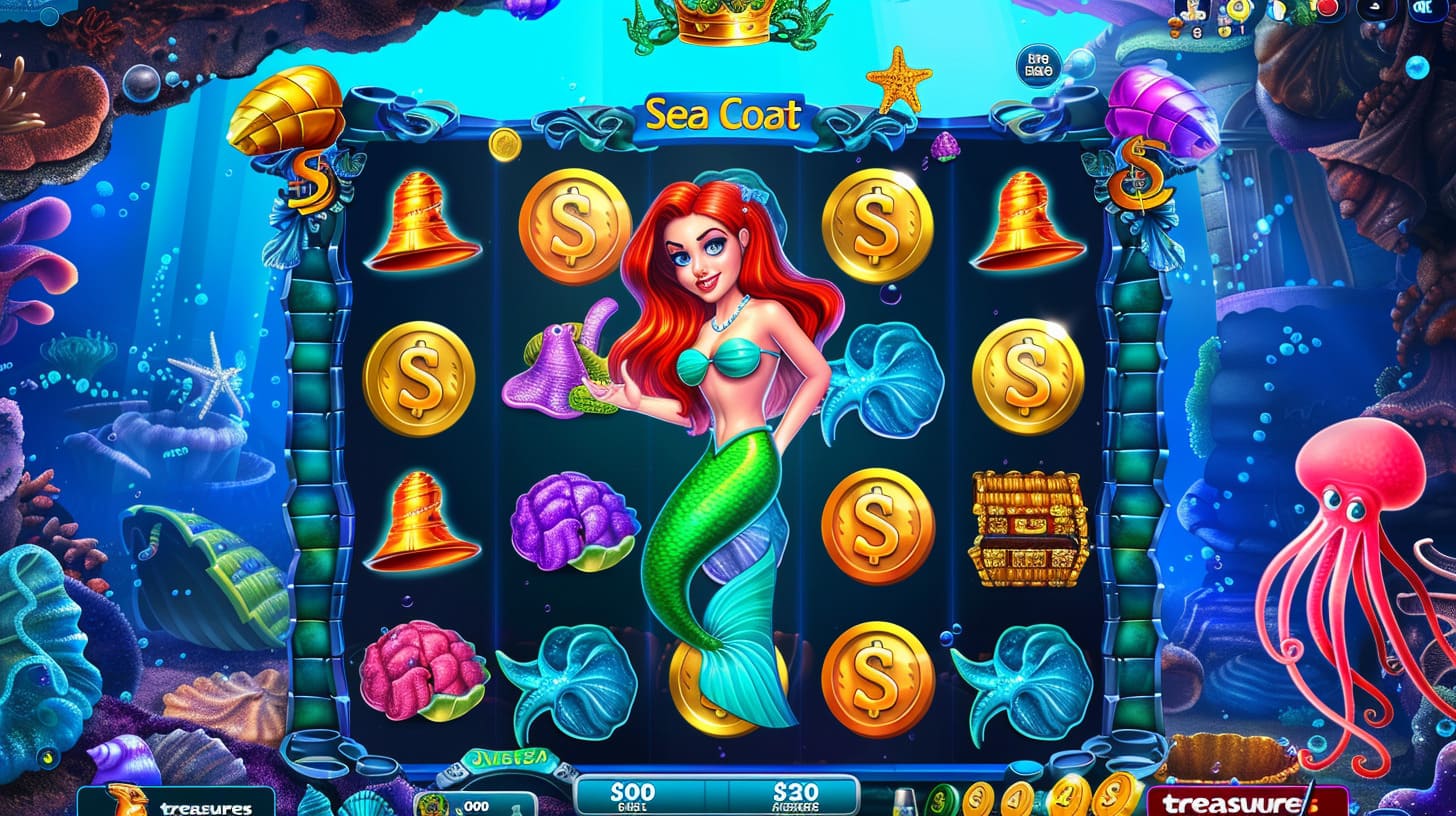Click the mermaid character on the center reel

coord(722,420)
